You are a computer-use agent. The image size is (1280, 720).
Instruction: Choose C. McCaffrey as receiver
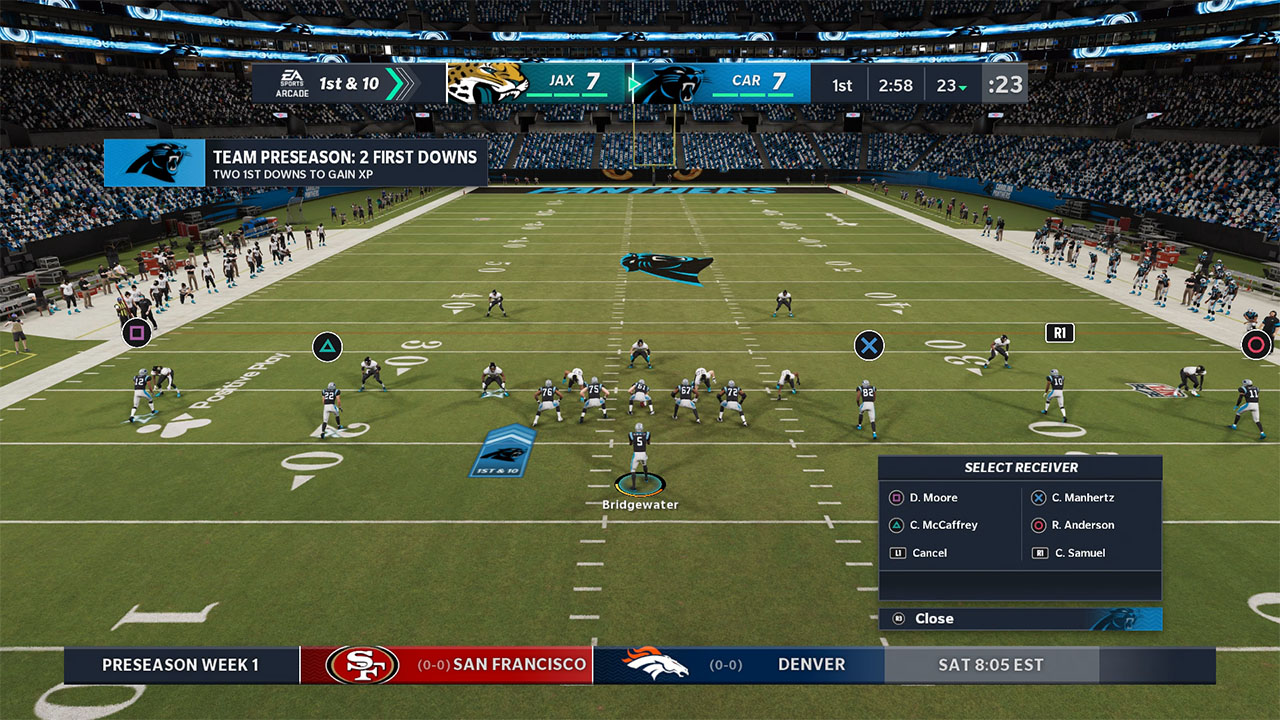pos(942,525)
